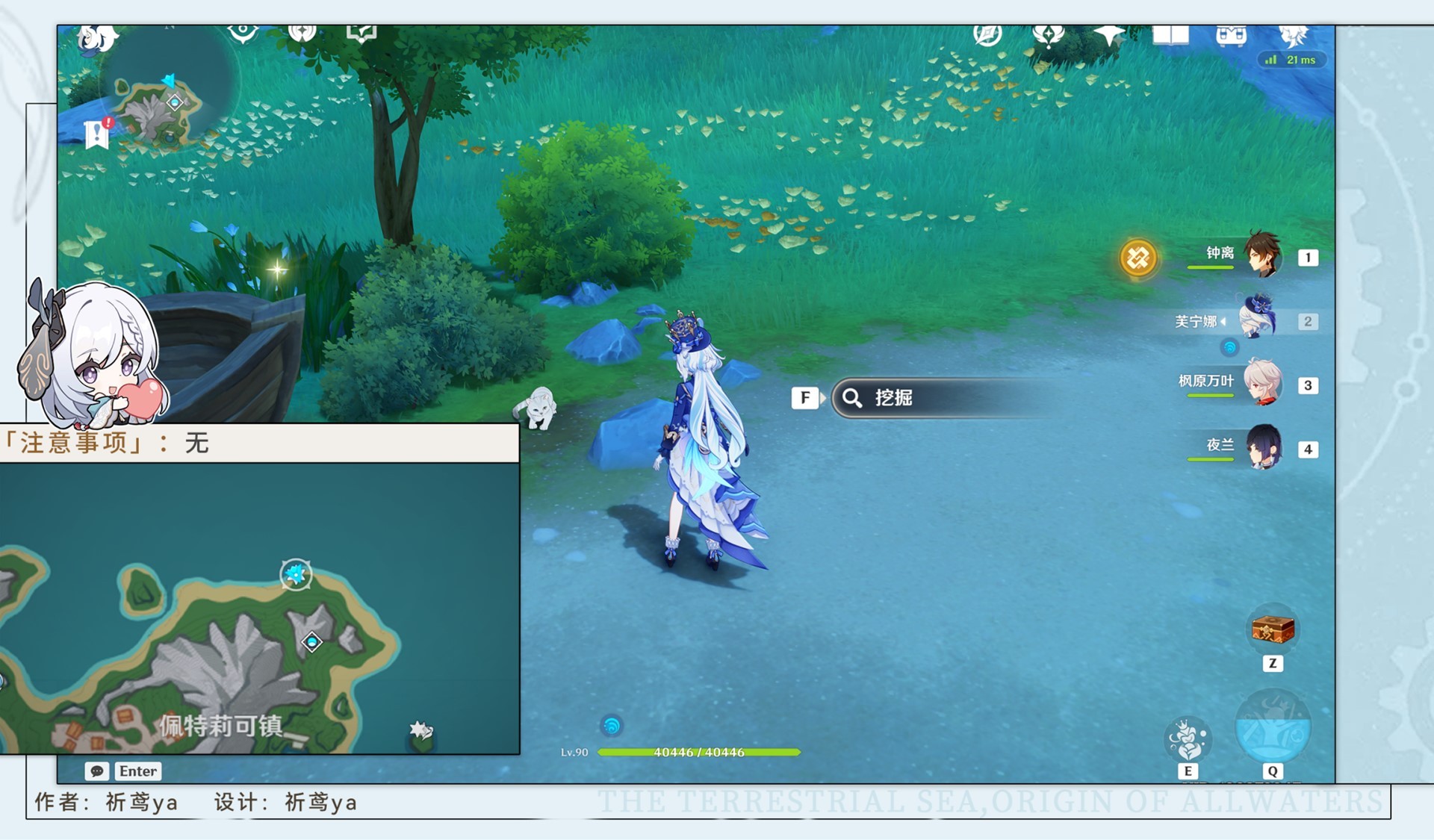The image size is (1434, 840).
Task: Open the character screen icon
Action: (1293, 35)
